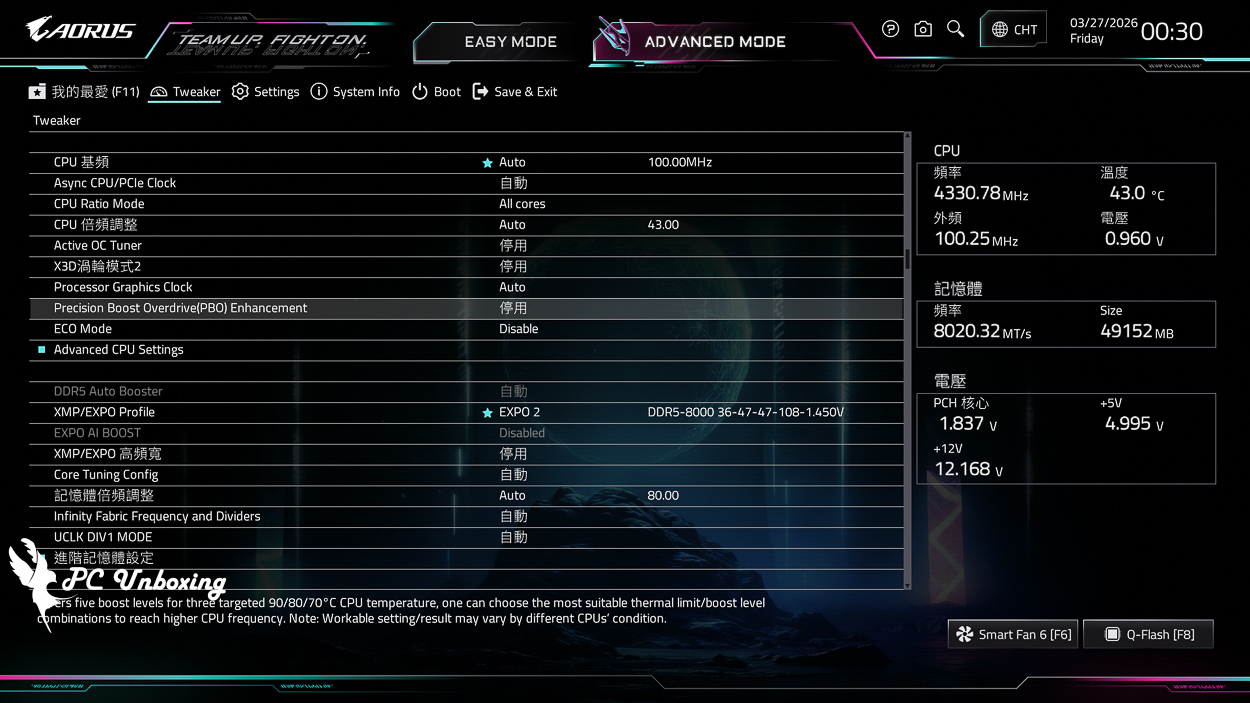Select the Advanced Mode tab
The width and height of the screenshot is (1250, 703).
point(714,42)
